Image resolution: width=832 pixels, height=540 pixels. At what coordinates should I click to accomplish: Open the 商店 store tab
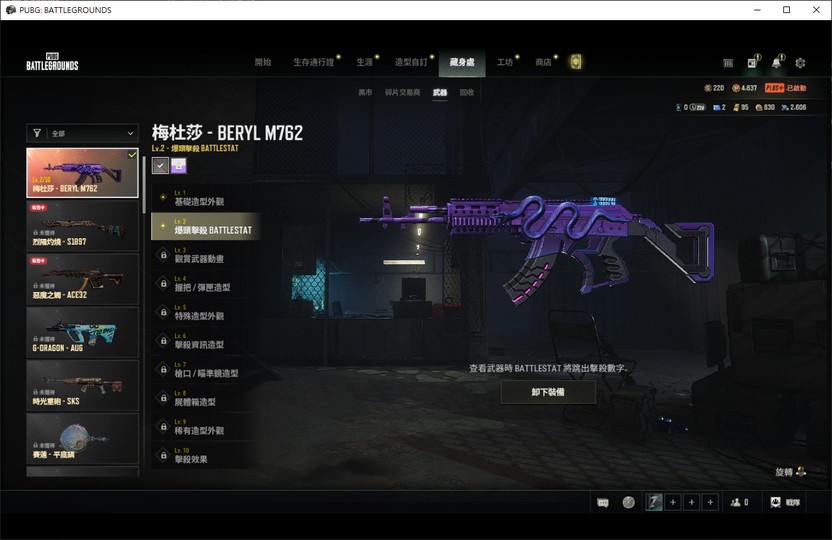(543, 62)
